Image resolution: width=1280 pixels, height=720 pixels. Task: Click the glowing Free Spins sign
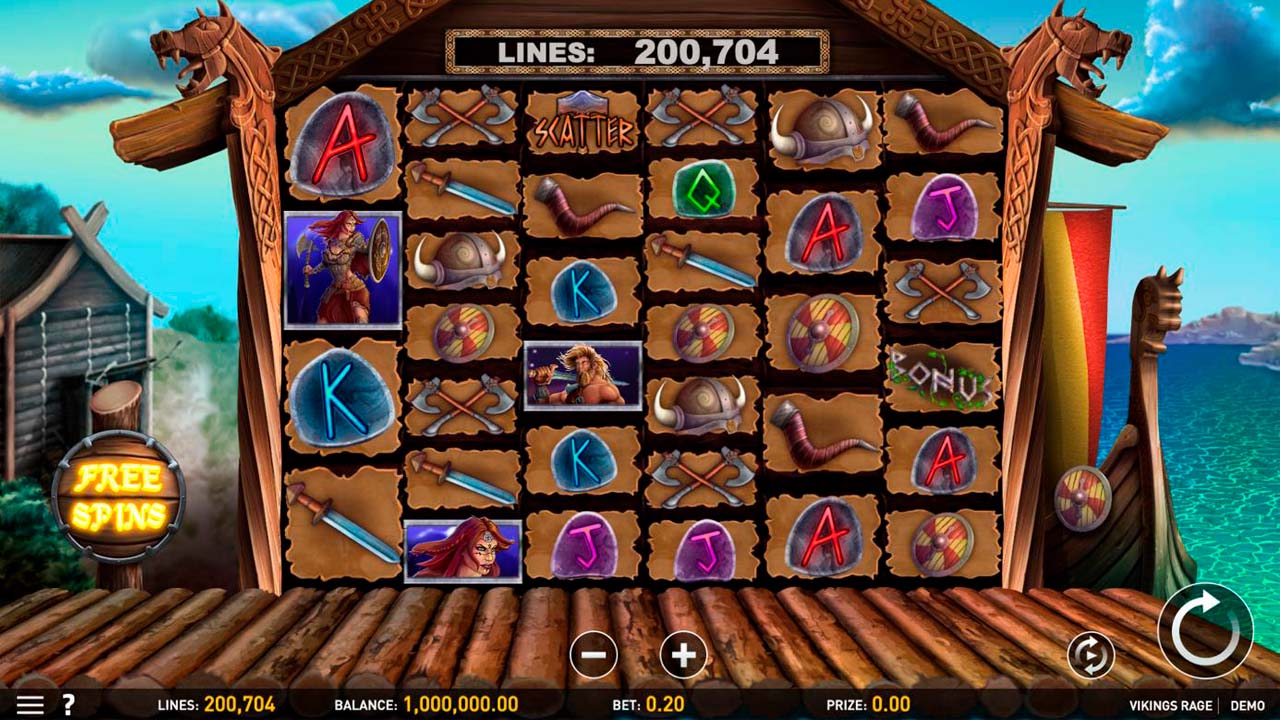[x=119, y=497]
